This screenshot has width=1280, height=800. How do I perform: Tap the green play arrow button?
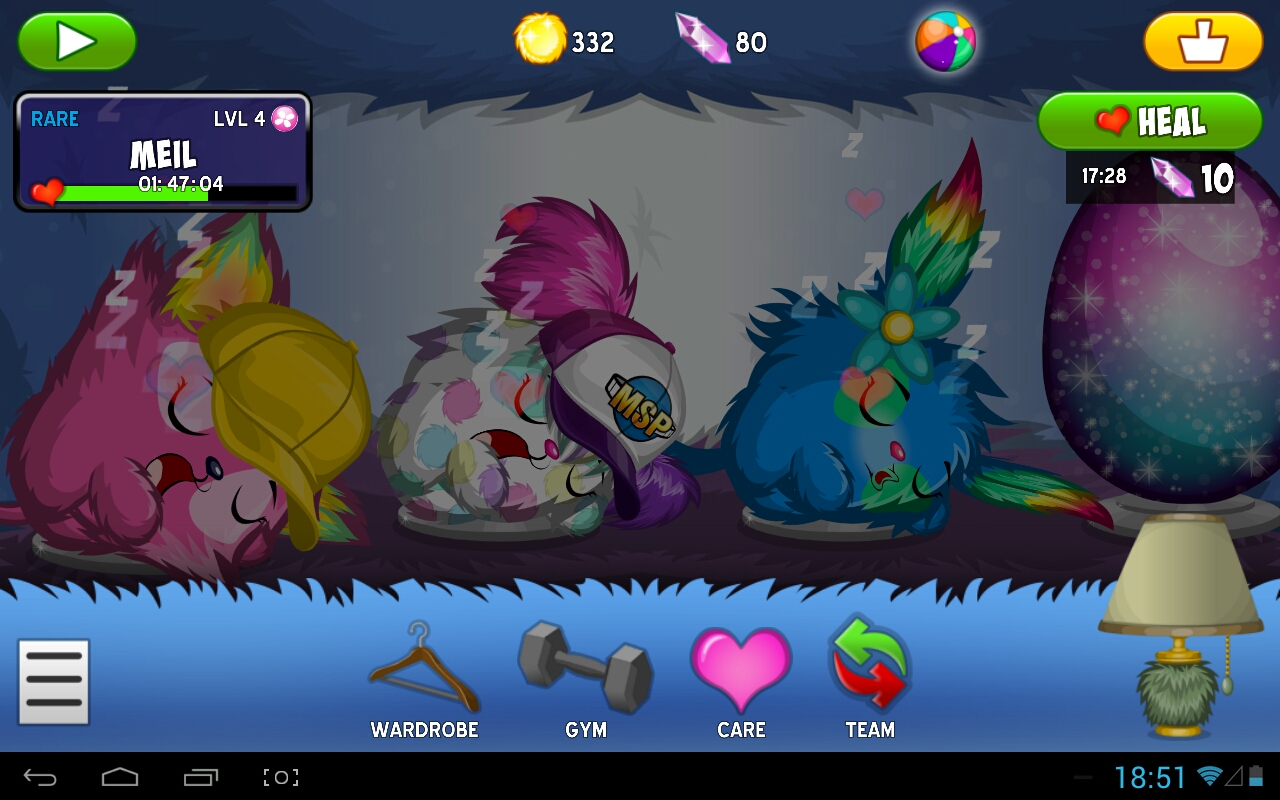[76, 42]
